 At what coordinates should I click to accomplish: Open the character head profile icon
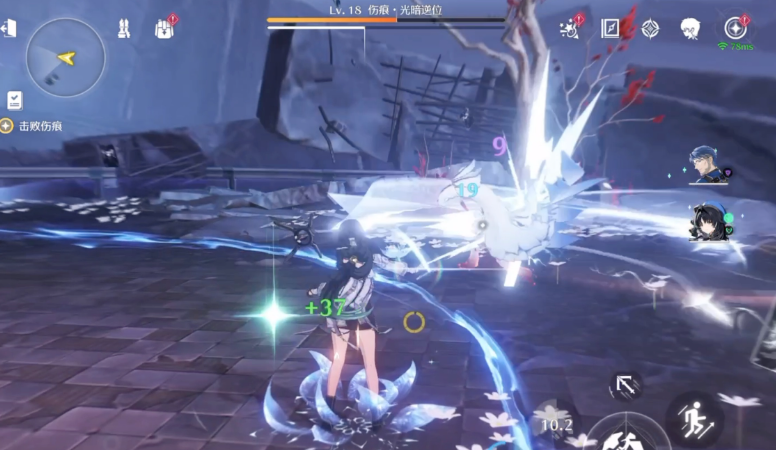690,28
